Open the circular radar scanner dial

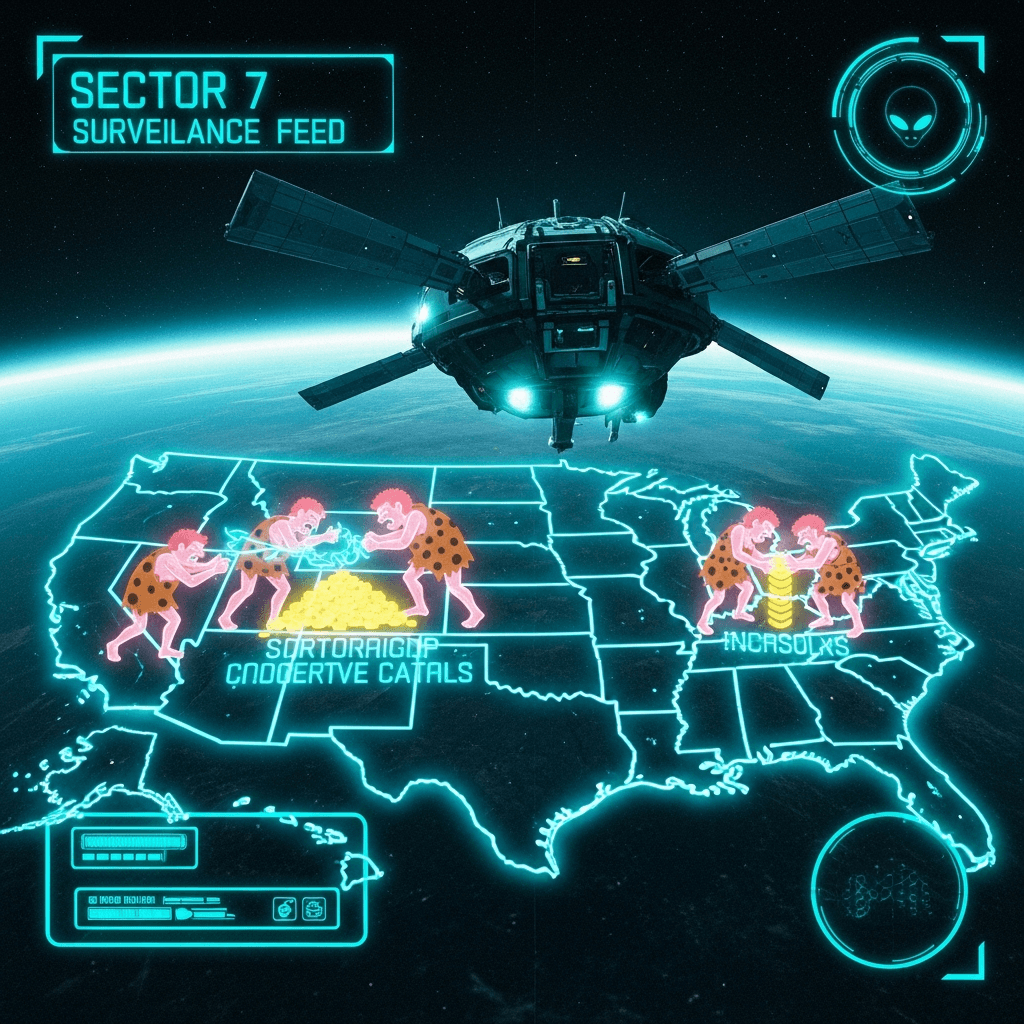(888, 887)
